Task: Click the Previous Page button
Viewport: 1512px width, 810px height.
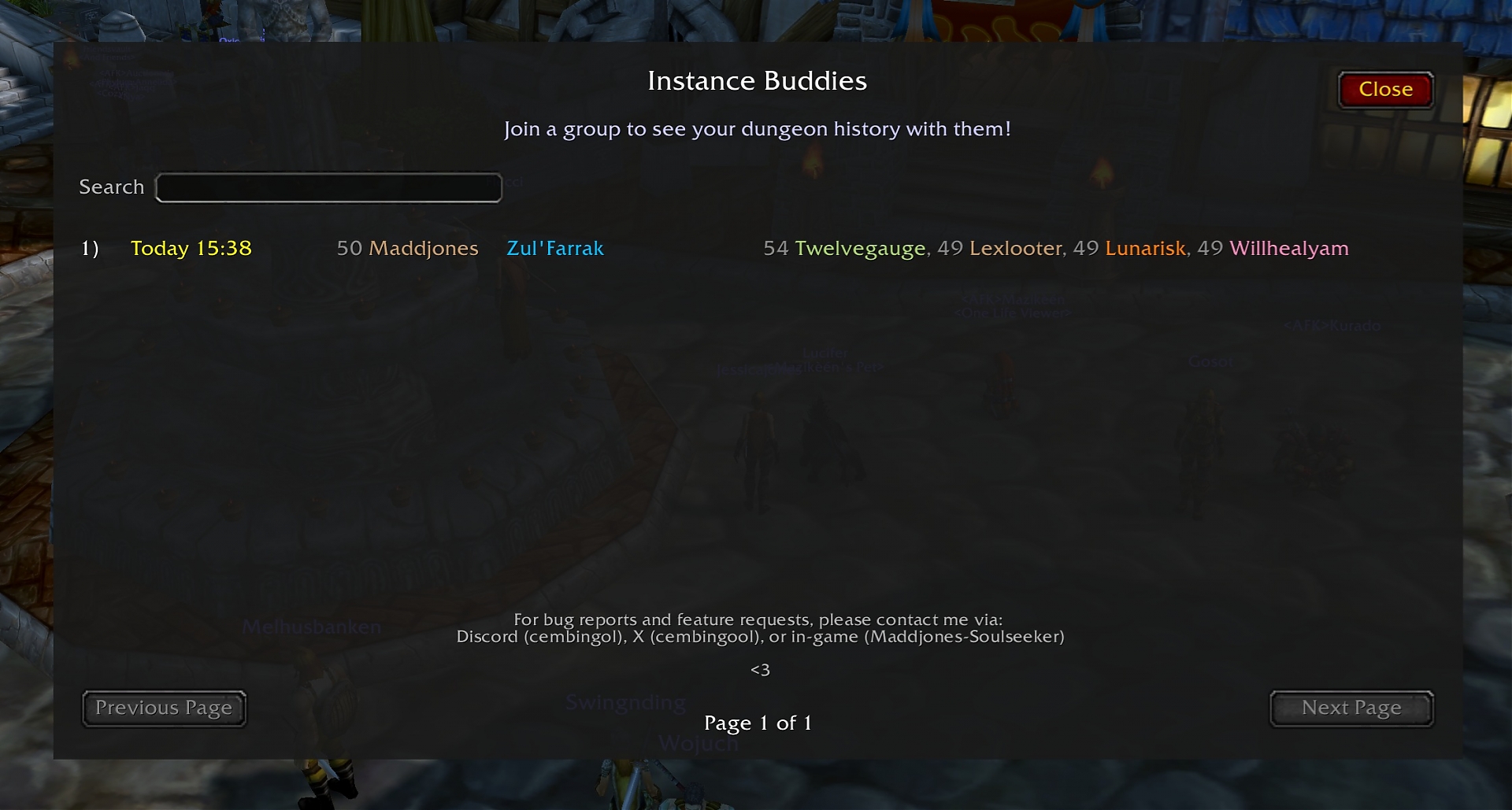Action: tap(164, 708)
